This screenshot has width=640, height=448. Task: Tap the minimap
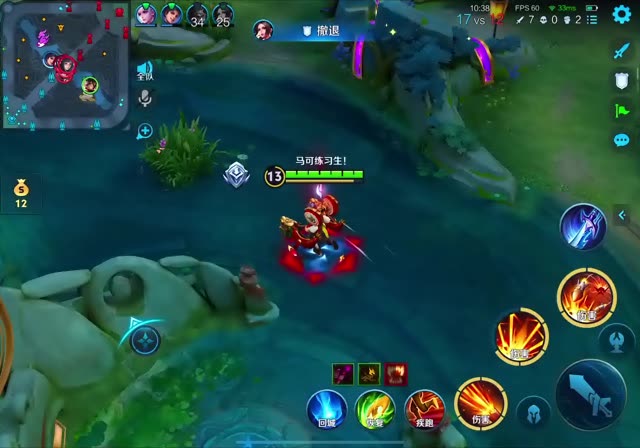pyautogui.click(x=64, y=64)
